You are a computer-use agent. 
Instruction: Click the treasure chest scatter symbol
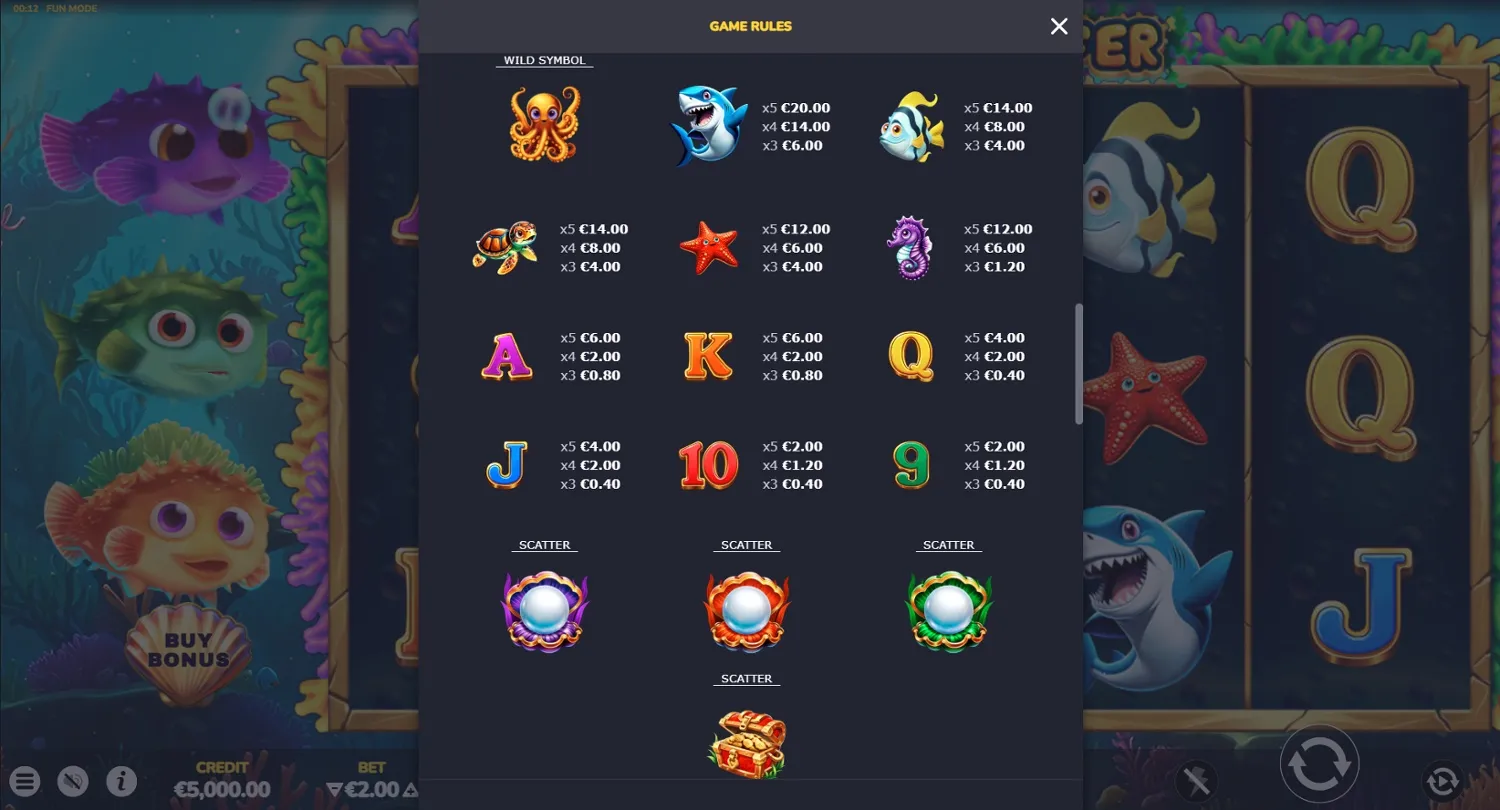click(747, 742)
